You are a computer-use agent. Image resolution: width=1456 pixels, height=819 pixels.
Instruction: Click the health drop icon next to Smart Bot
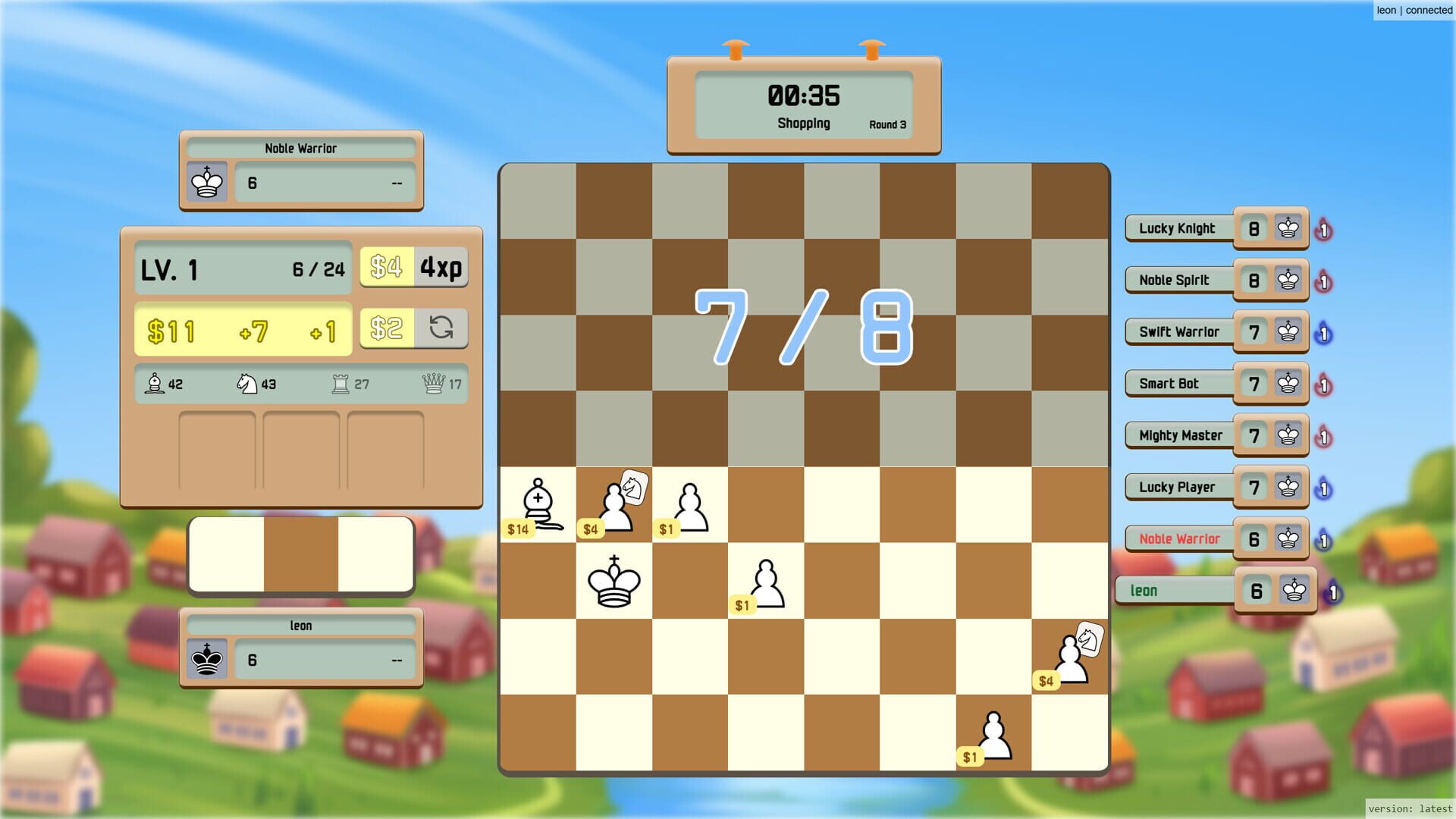pyautogui.click(x=1324, y=384)
